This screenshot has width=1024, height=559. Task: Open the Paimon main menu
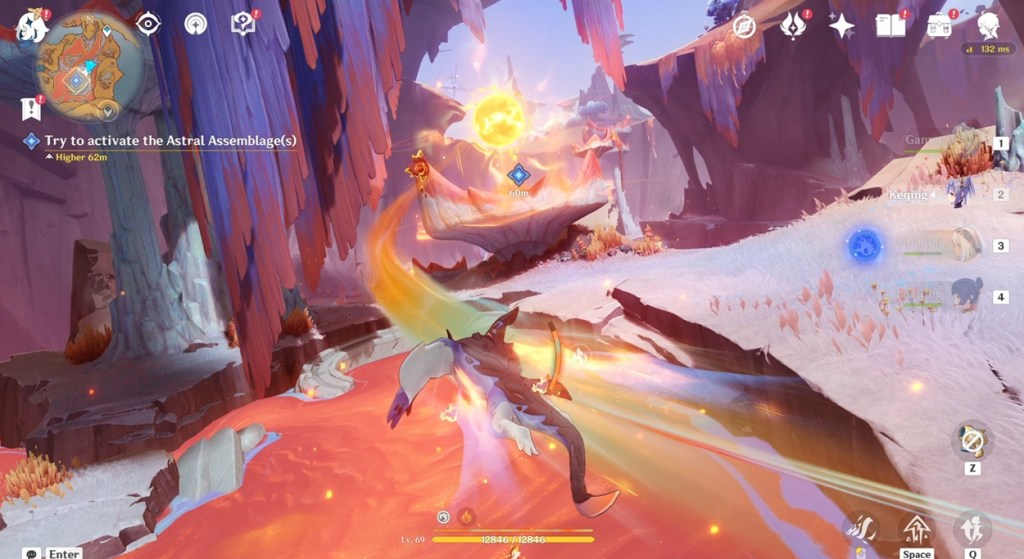(x=32, y=25)
